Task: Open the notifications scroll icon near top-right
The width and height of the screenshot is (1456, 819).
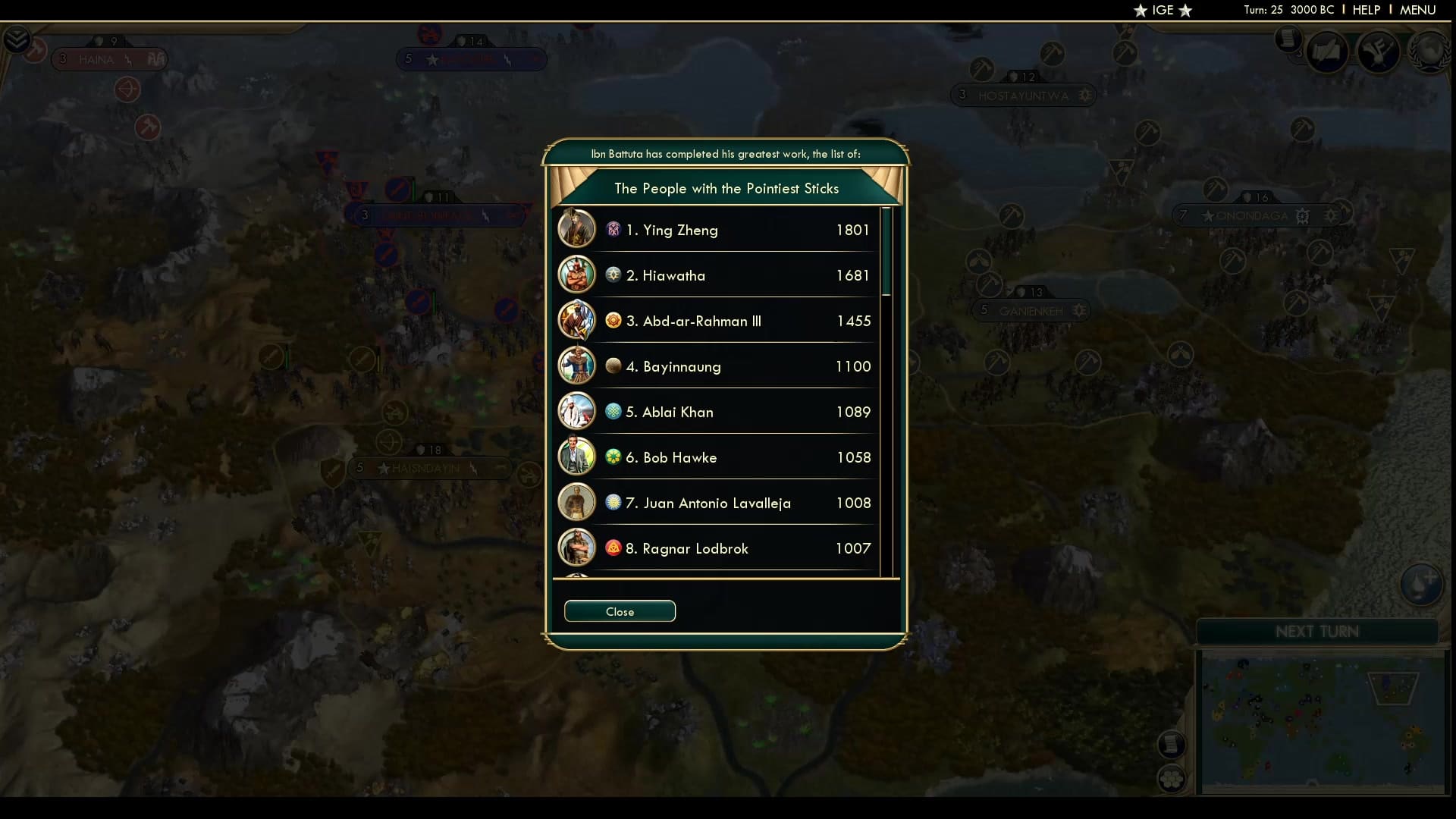Action: click(1288, 42)
